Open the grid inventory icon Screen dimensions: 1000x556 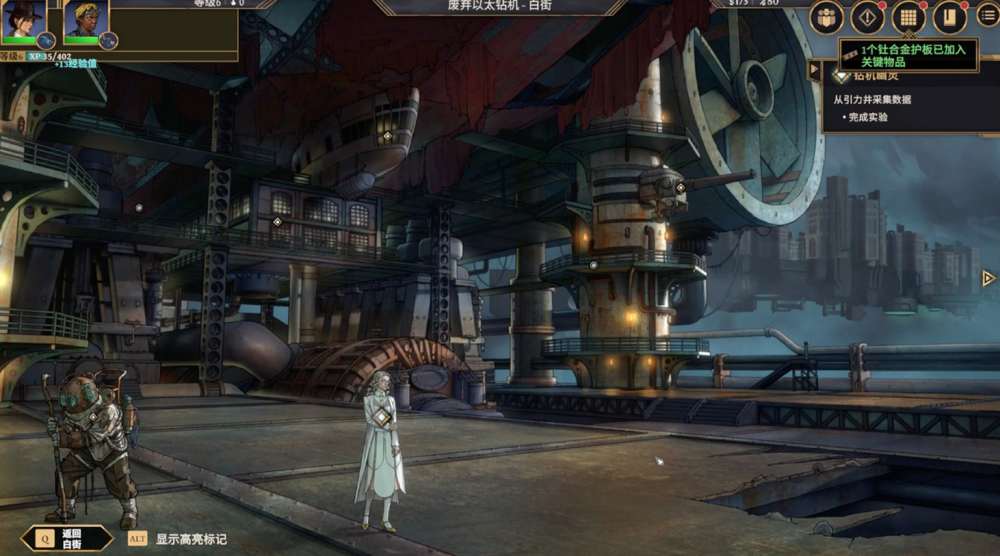(908, 17)
